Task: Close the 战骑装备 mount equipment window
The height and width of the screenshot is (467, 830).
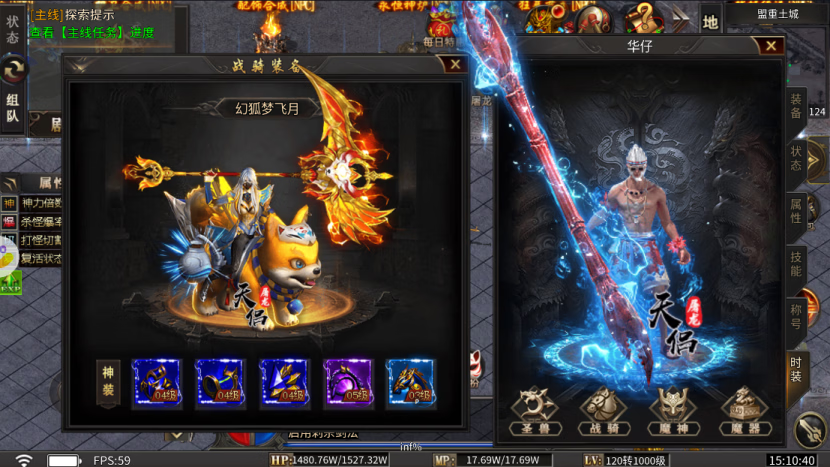Action: [x=456, y=65]
